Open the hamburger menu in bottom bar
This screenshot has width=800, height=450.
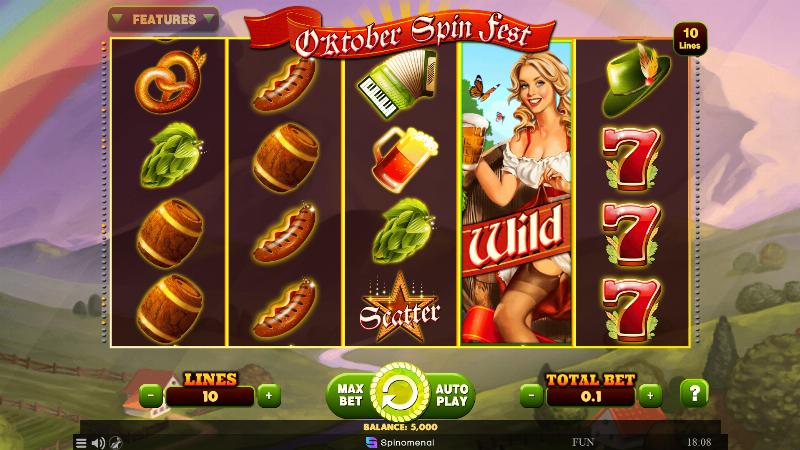click(82, 442)
